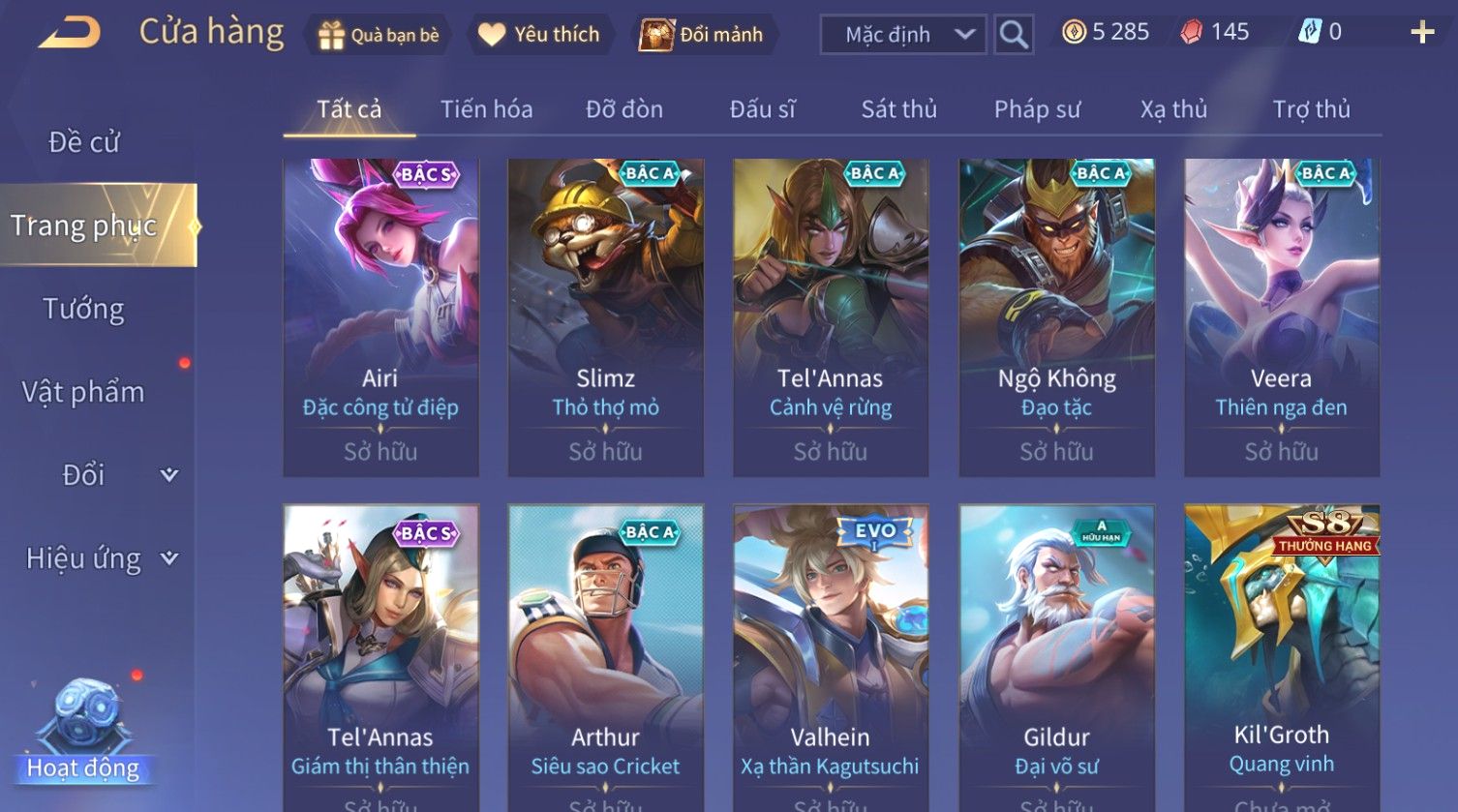Expand the Mặc định sort dropdown
The image size is (1458, 812).
[x=903, y=35]
